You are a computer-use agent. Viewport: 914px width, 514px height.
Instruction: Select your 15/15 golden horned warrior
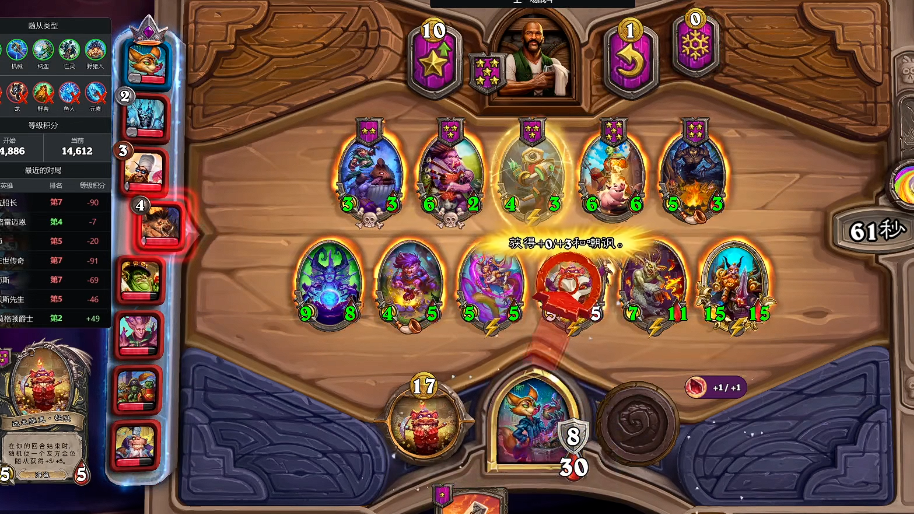733,284
